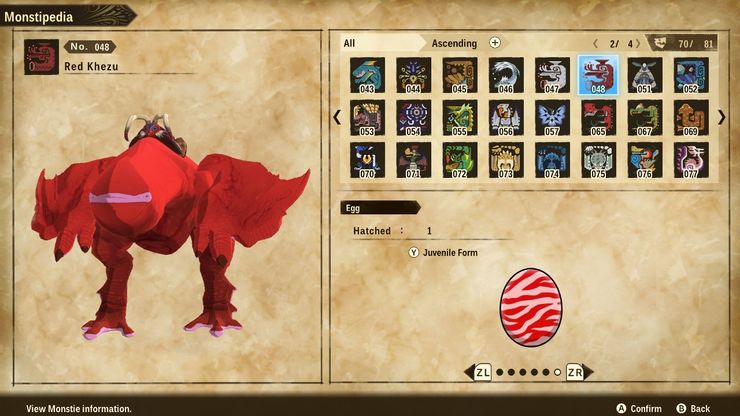Toggle the Ascending sort order

click(x=454, y=43)
